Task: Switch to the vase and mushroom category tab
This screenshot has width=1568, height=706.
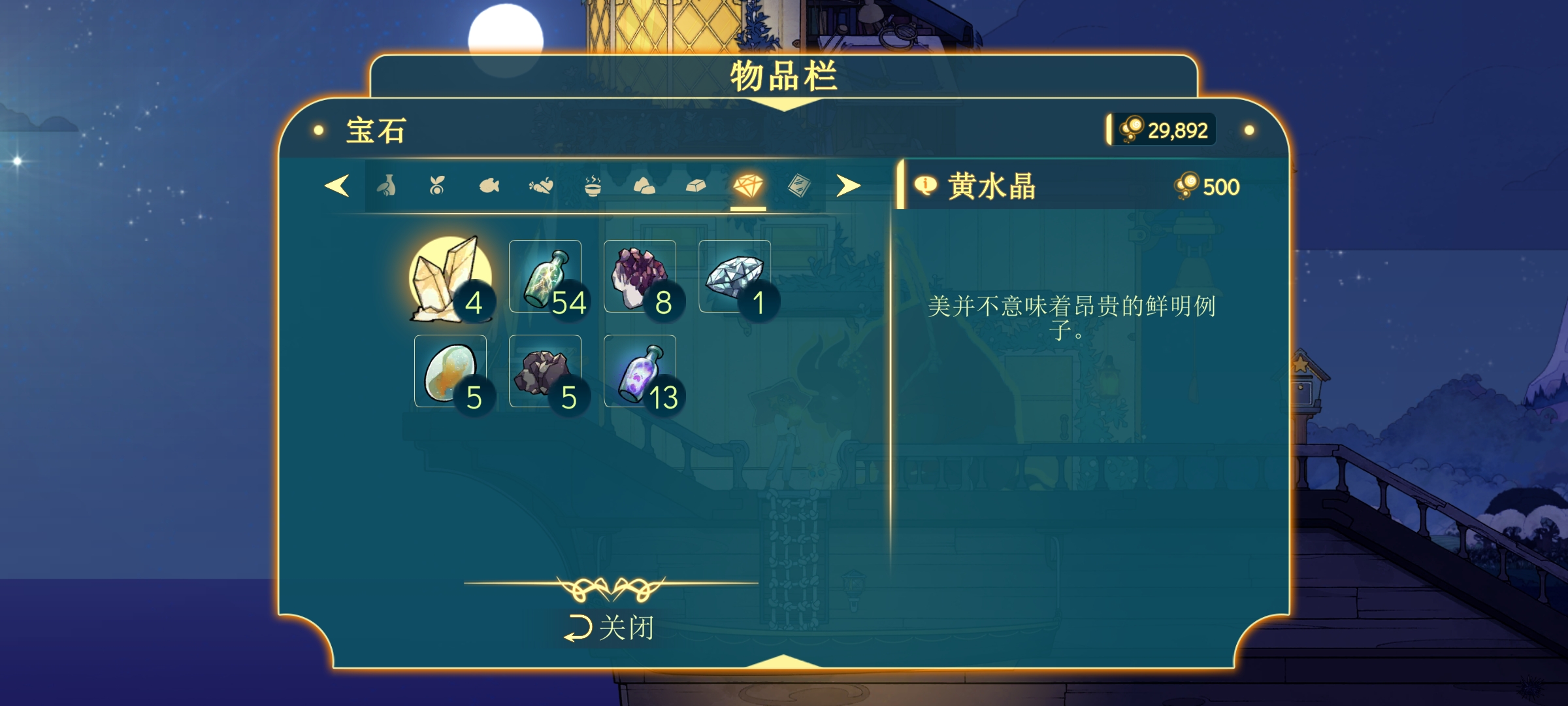Action: click(387, 187)
